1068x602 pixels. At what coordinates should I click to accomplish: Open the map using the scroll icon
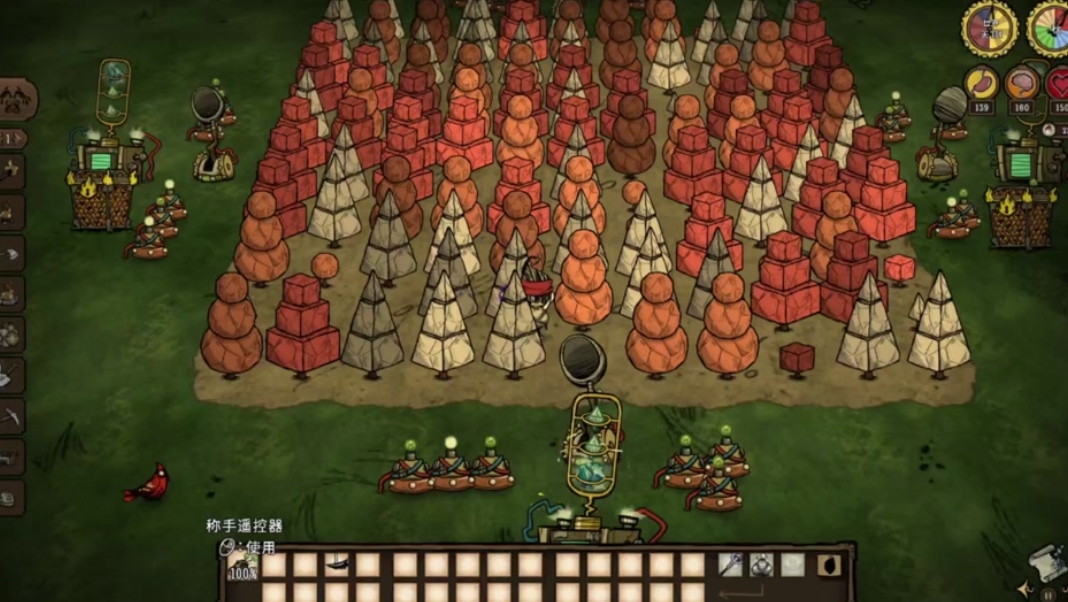[1045, 562]
